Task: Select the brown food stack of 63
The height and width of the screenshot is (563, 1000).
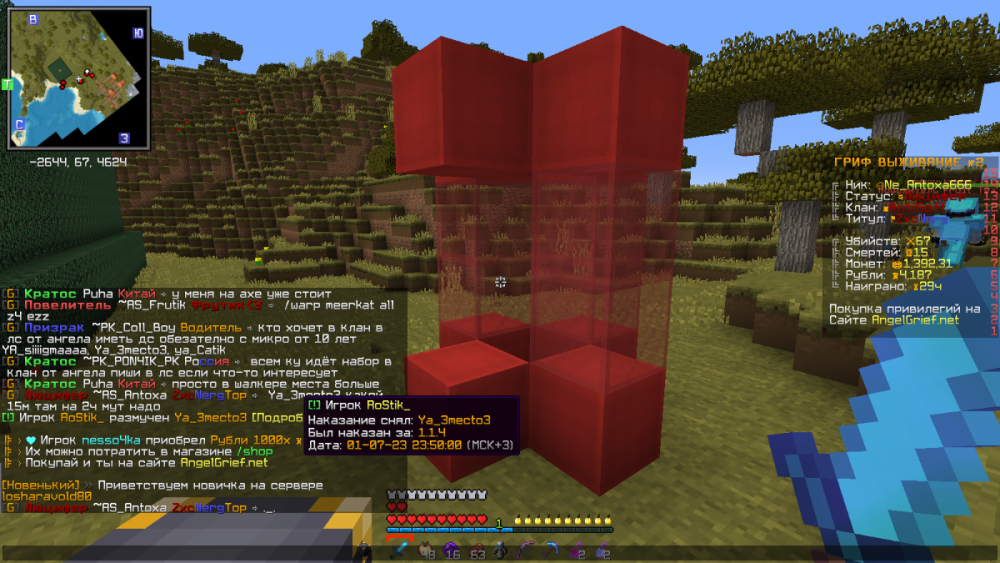Action: click(476, 549)
